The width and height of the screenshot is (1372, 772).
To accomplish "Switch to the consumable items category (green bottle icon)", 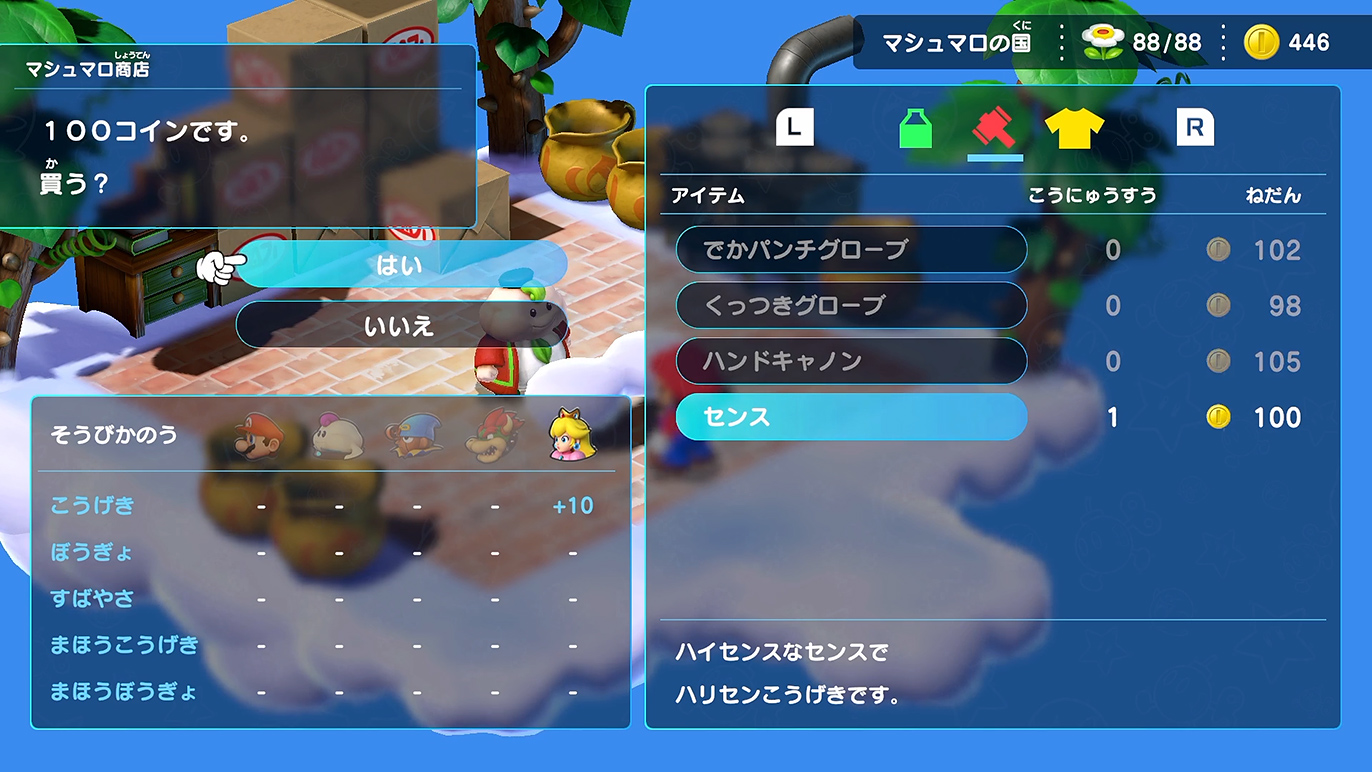I will pos(916,130).
